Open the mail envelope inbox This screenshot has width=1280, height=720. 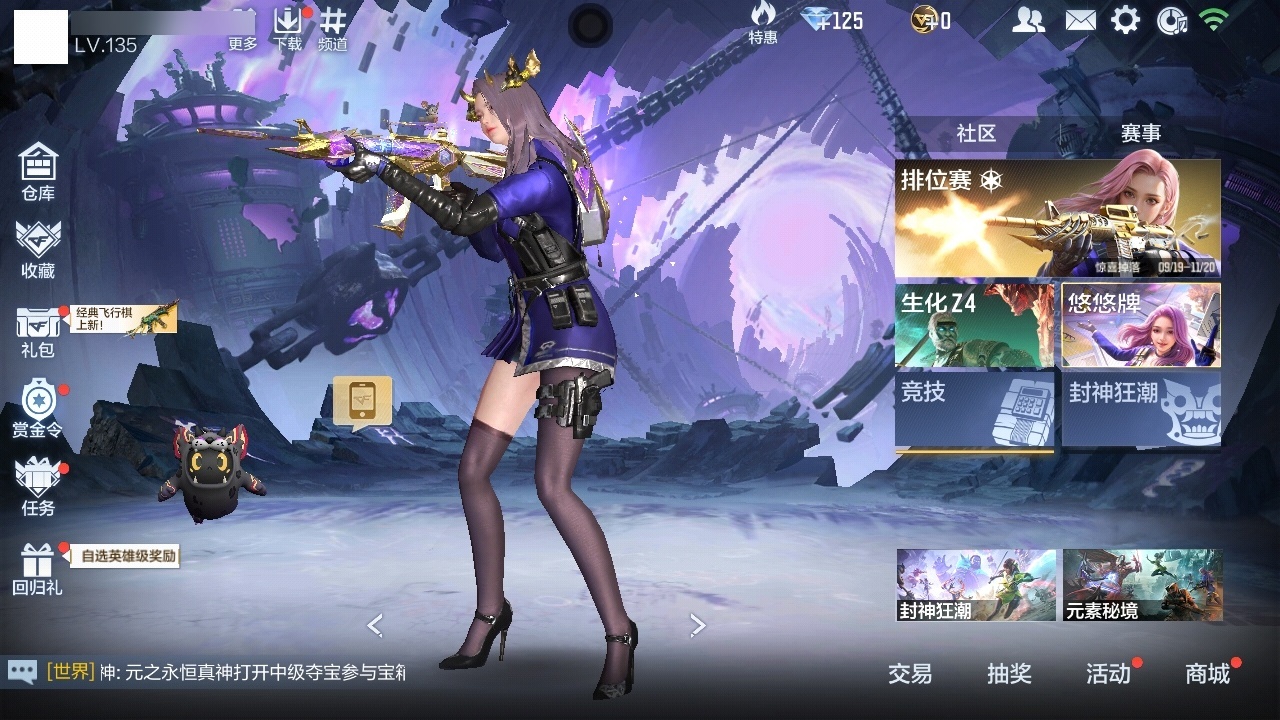(1080, 20)
